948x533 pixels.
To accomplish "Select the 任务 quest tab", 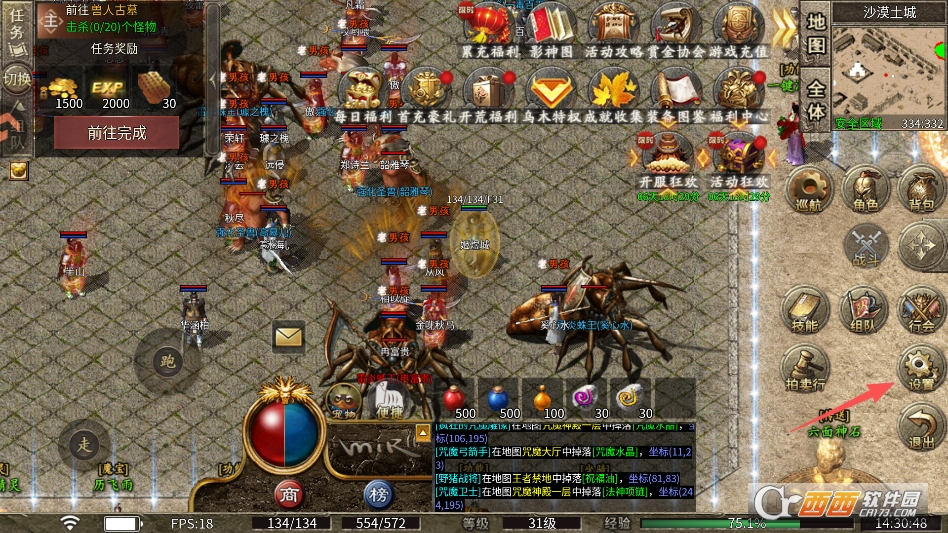I will [15, 31].
